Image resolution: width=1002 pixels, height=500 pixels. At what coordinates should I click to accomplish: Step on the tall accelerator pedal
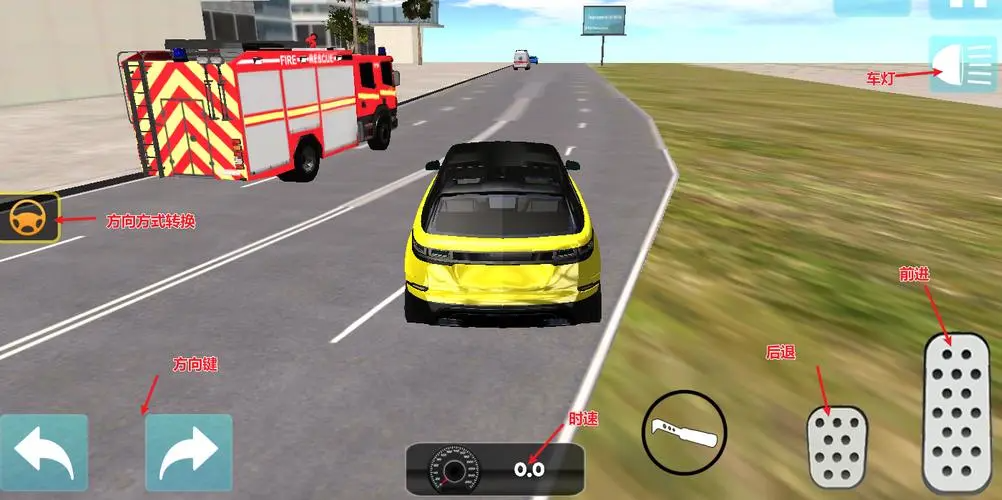pos(955,412)
